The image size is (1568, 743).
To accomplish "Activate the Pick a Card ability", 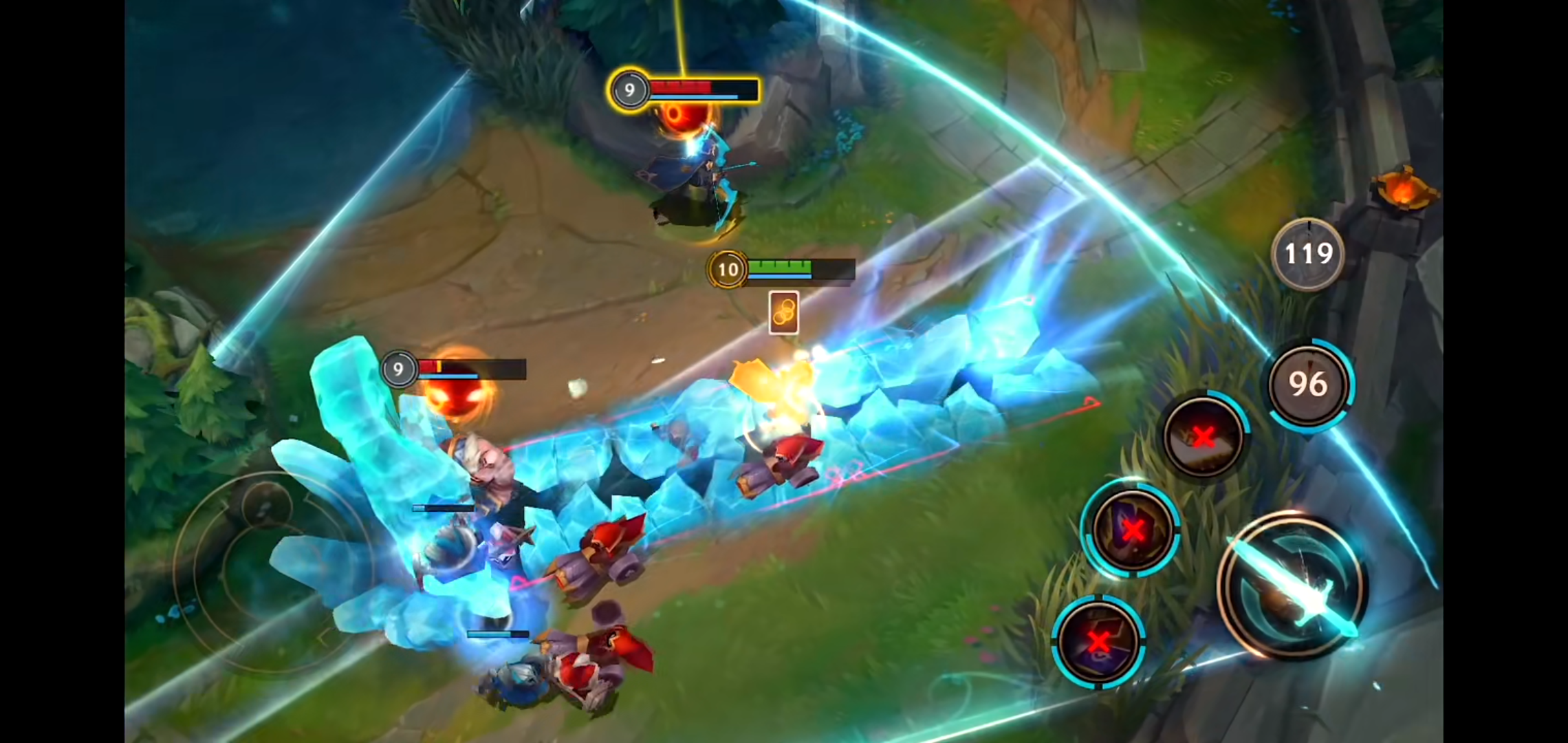I will [x=1131, y=528].
